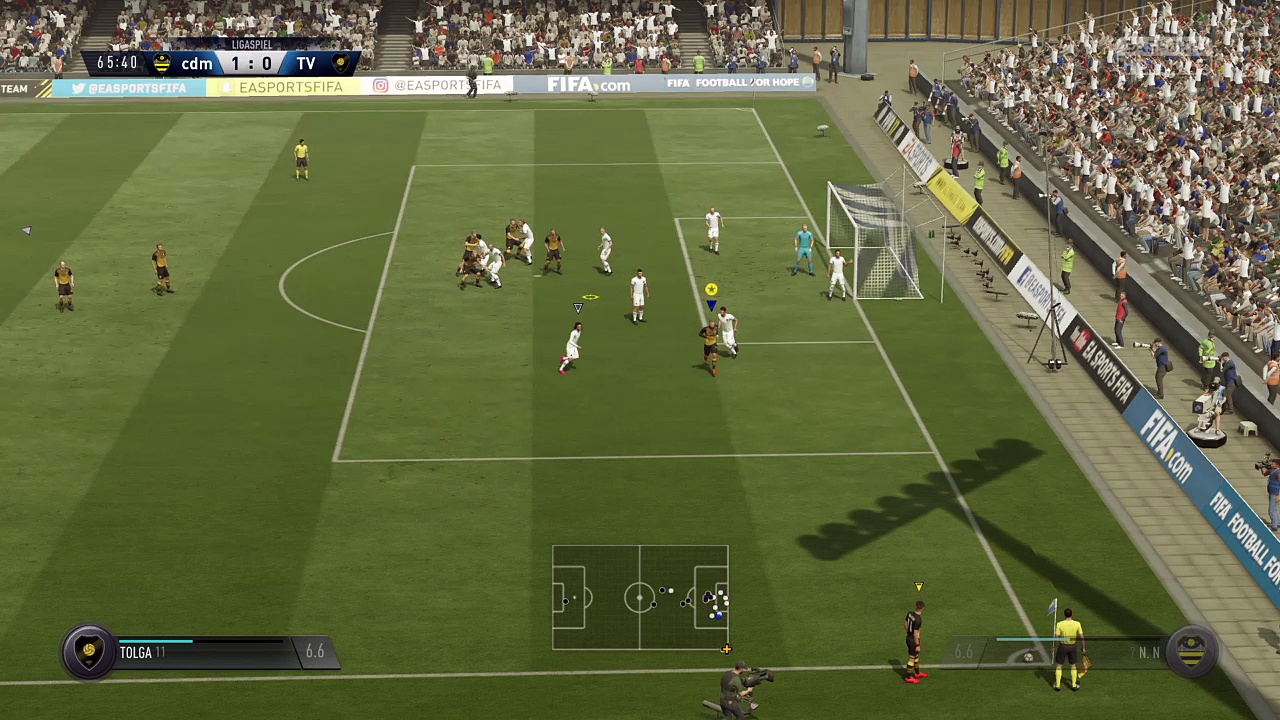Screen dimensions: 1280x720
Task: Click the pitch radar minimap
Action: (640, 597)
